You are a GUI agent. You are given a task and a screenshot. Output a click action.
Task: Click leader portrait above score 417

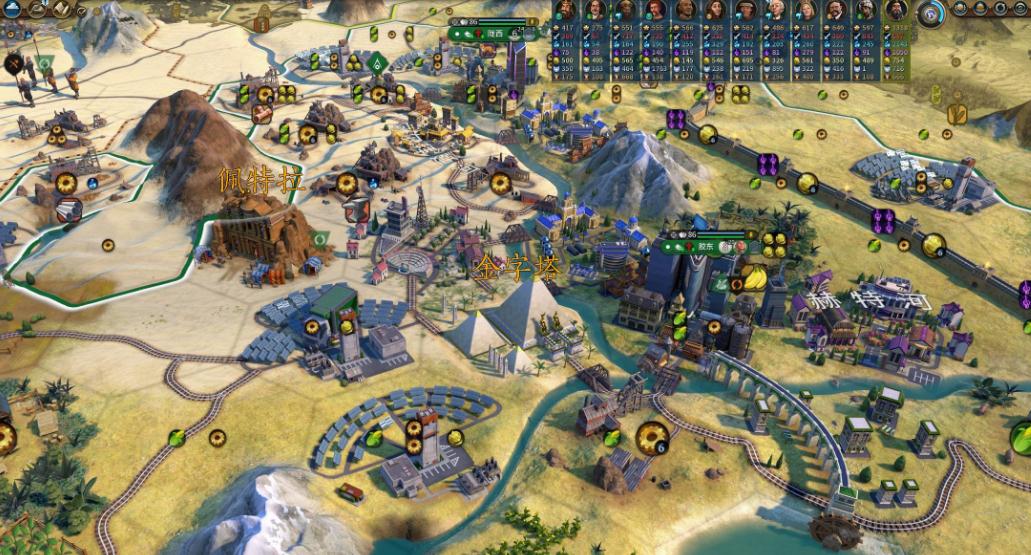tap(567, 11)
